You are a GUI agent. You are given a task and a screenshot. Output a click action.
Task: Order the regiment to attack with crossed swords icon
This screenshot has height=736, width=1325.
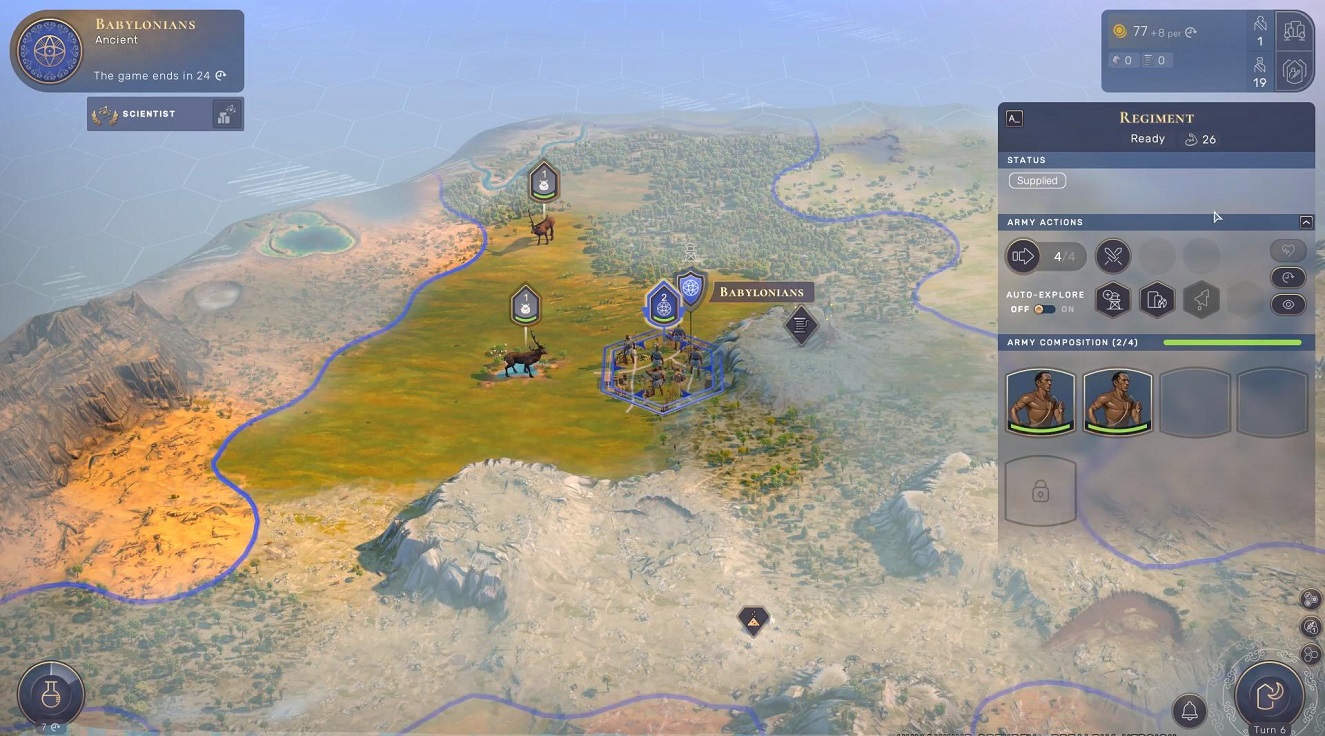pyautogui.click(x=1113, y=256)
